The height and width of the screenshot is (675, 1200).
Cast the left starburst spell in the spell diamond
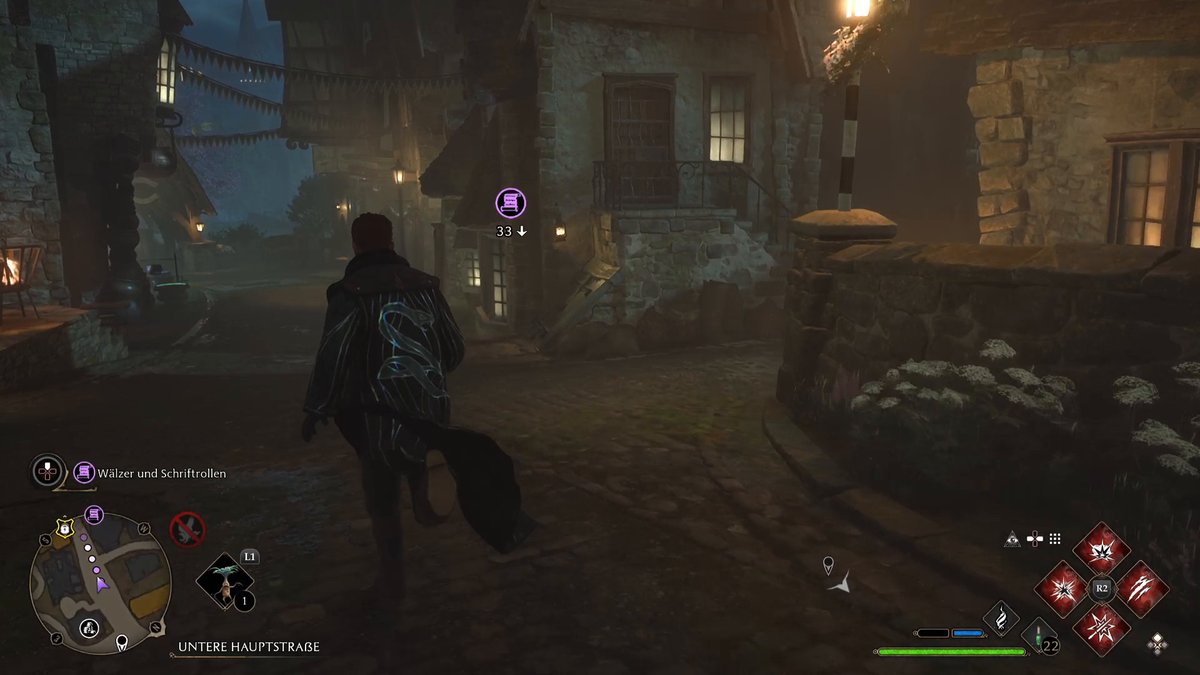(1063, 589)
